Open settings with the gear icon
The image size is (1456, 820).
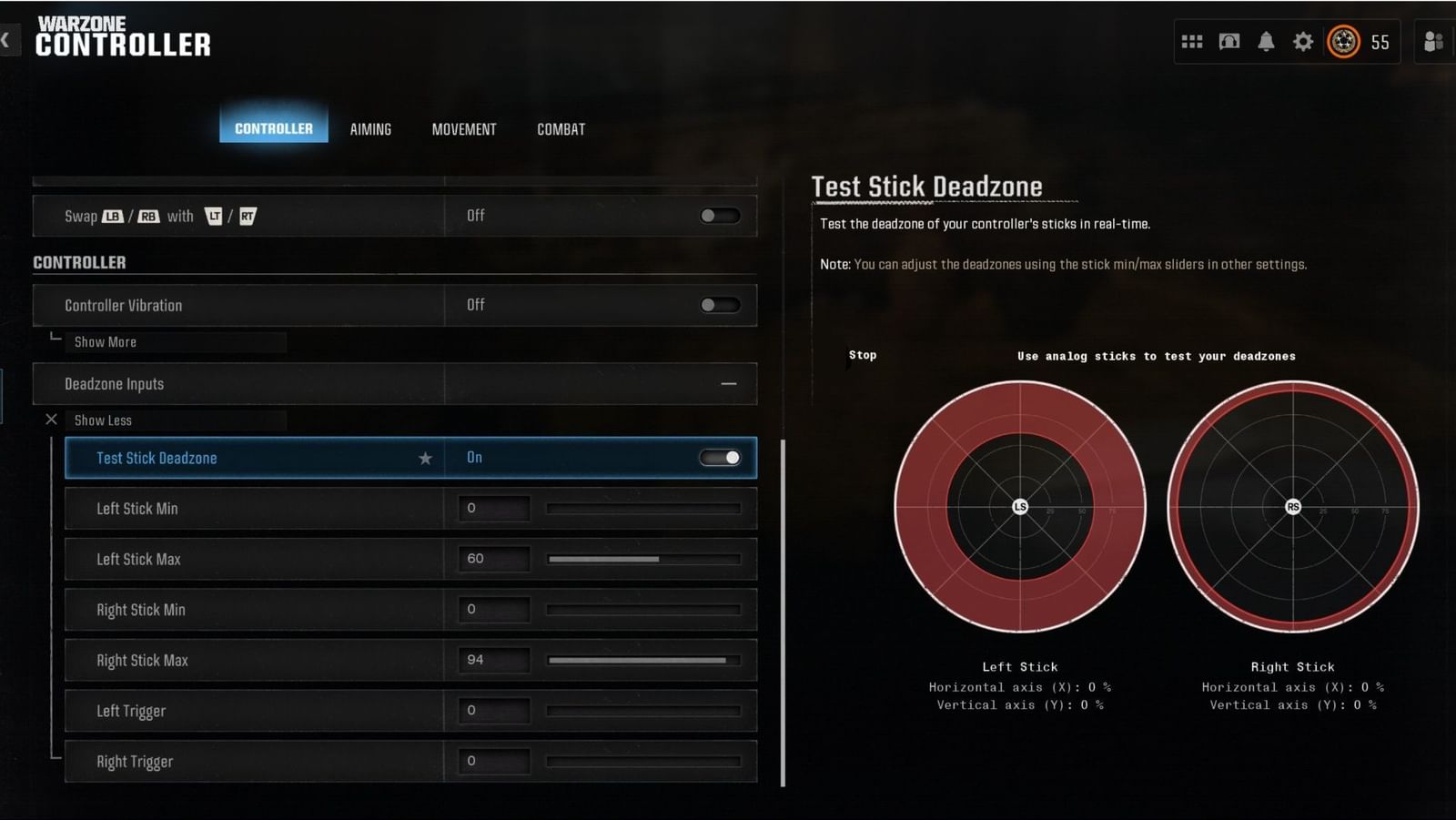tap(1303, 41)
